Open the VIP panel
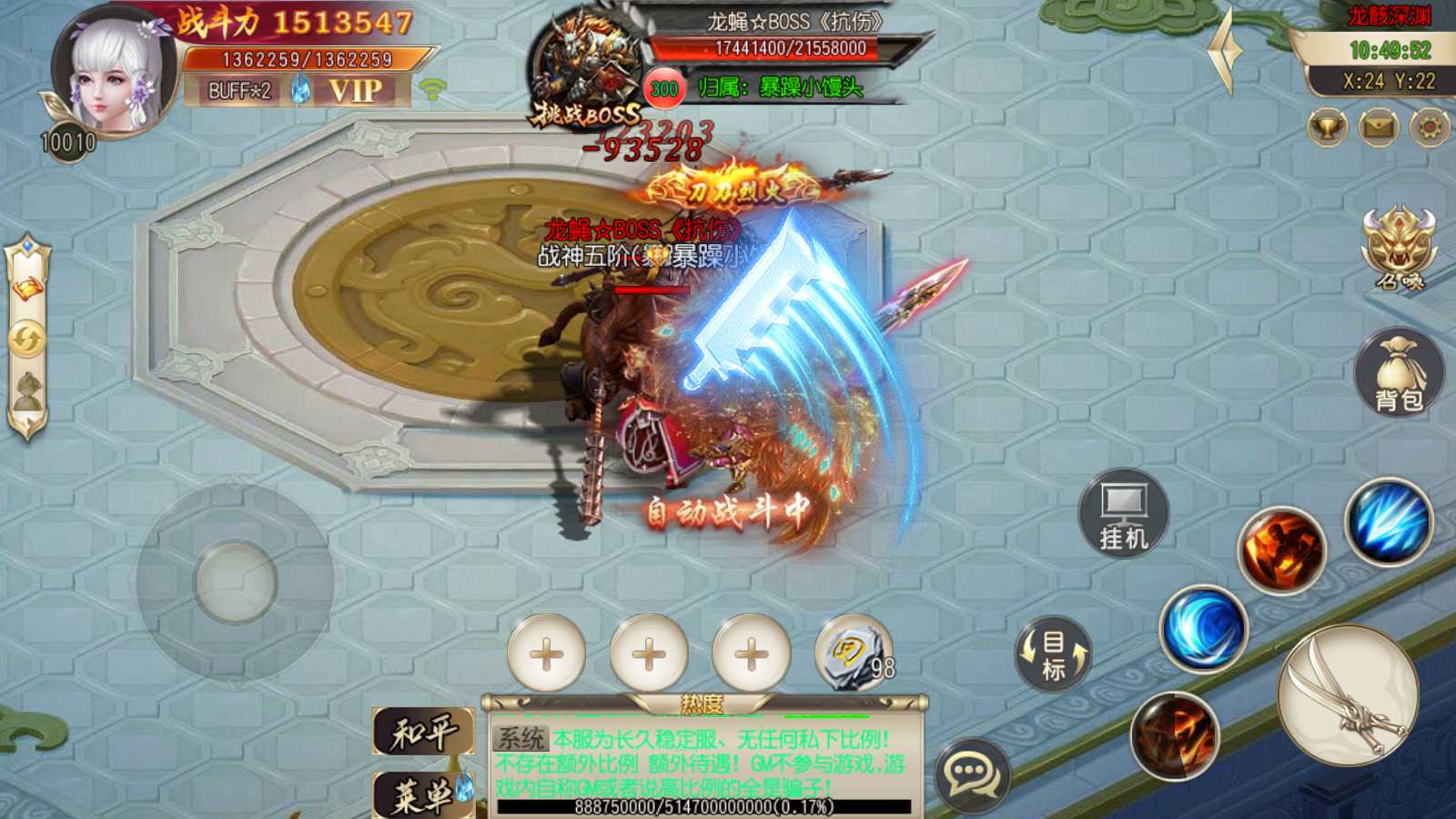This screenshot has width=1456, height=819. (355, 90)
